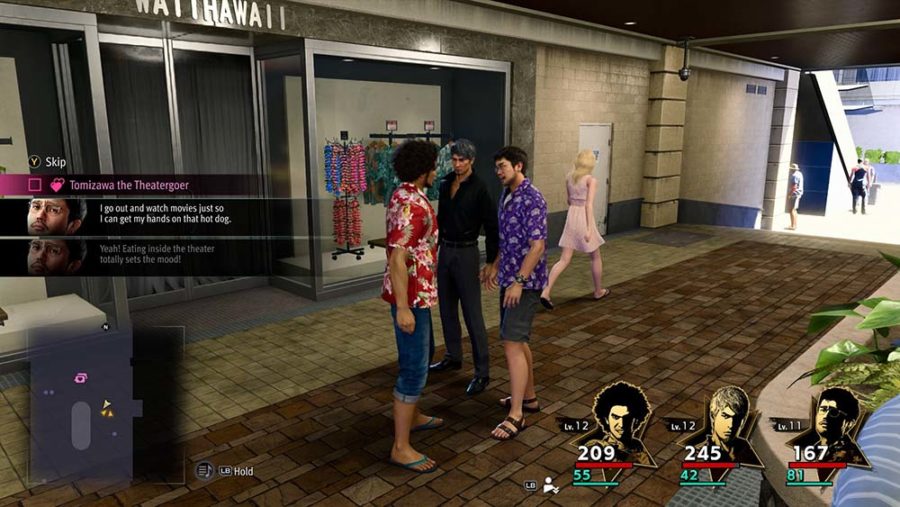Tick the checkbox beside Tomizawa the Theatergoer

pyautogui.click(x=35, y=185)
